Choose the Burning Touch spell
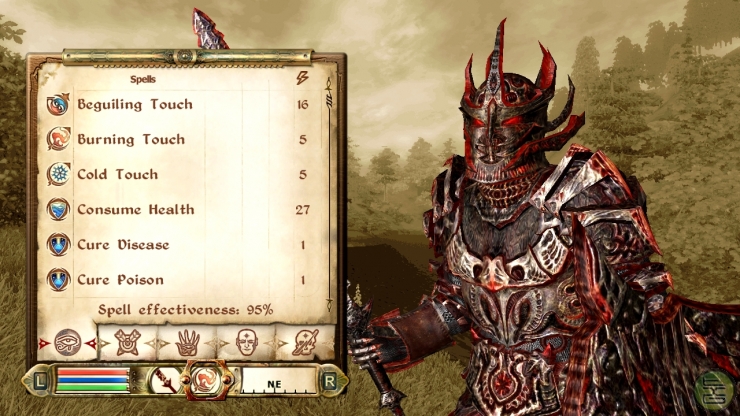Screen dimensions: 740x416 coord(131,140)
